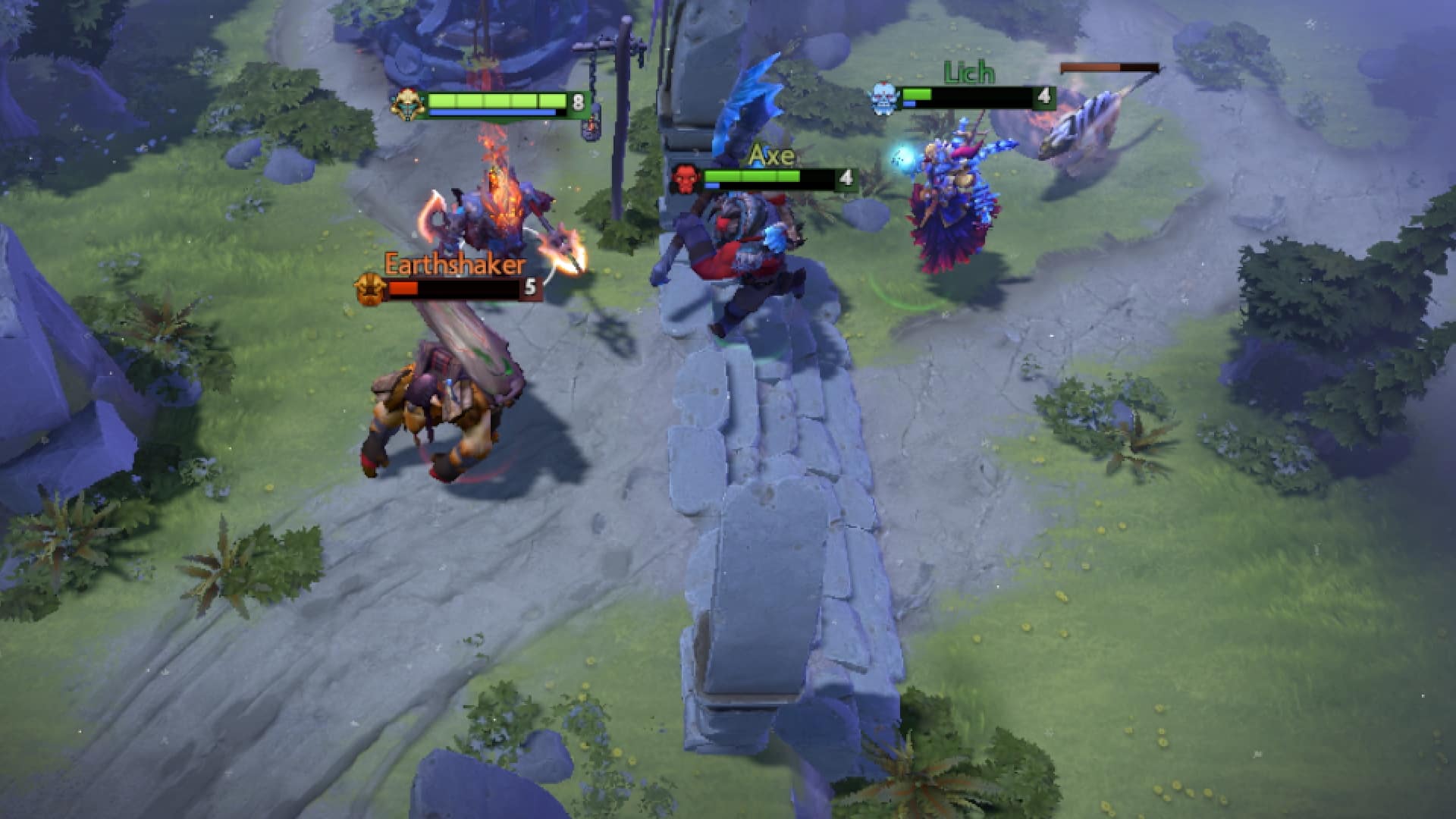This screenshot has height=819, width=1456.
Task: Click the Earthshaker hammer portrait icon
Action: tap(368, 289)
